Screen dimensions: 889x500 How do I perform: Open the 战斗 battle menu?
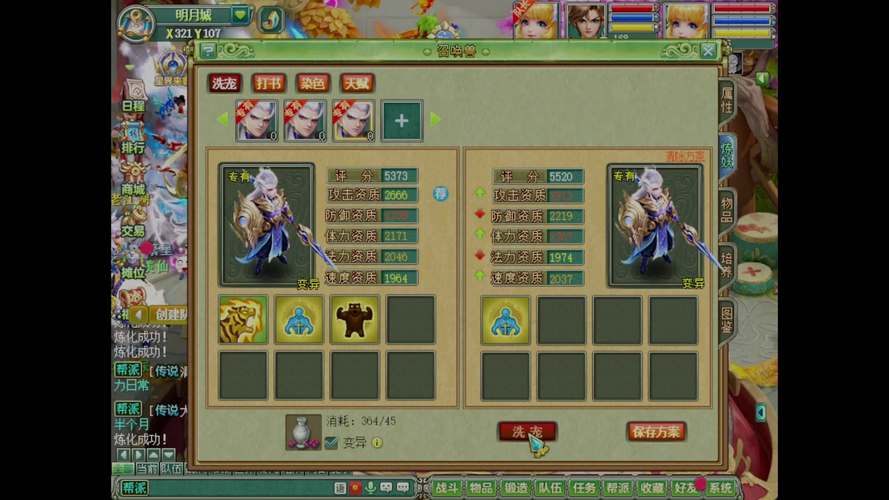point(447,488)
